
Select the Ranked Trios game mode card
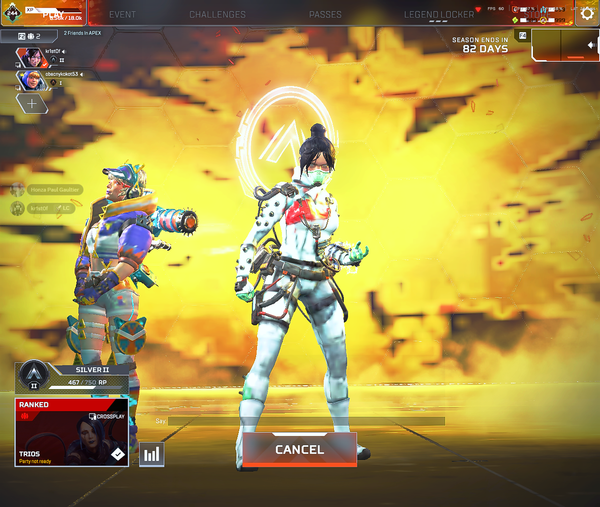[71, 432]
